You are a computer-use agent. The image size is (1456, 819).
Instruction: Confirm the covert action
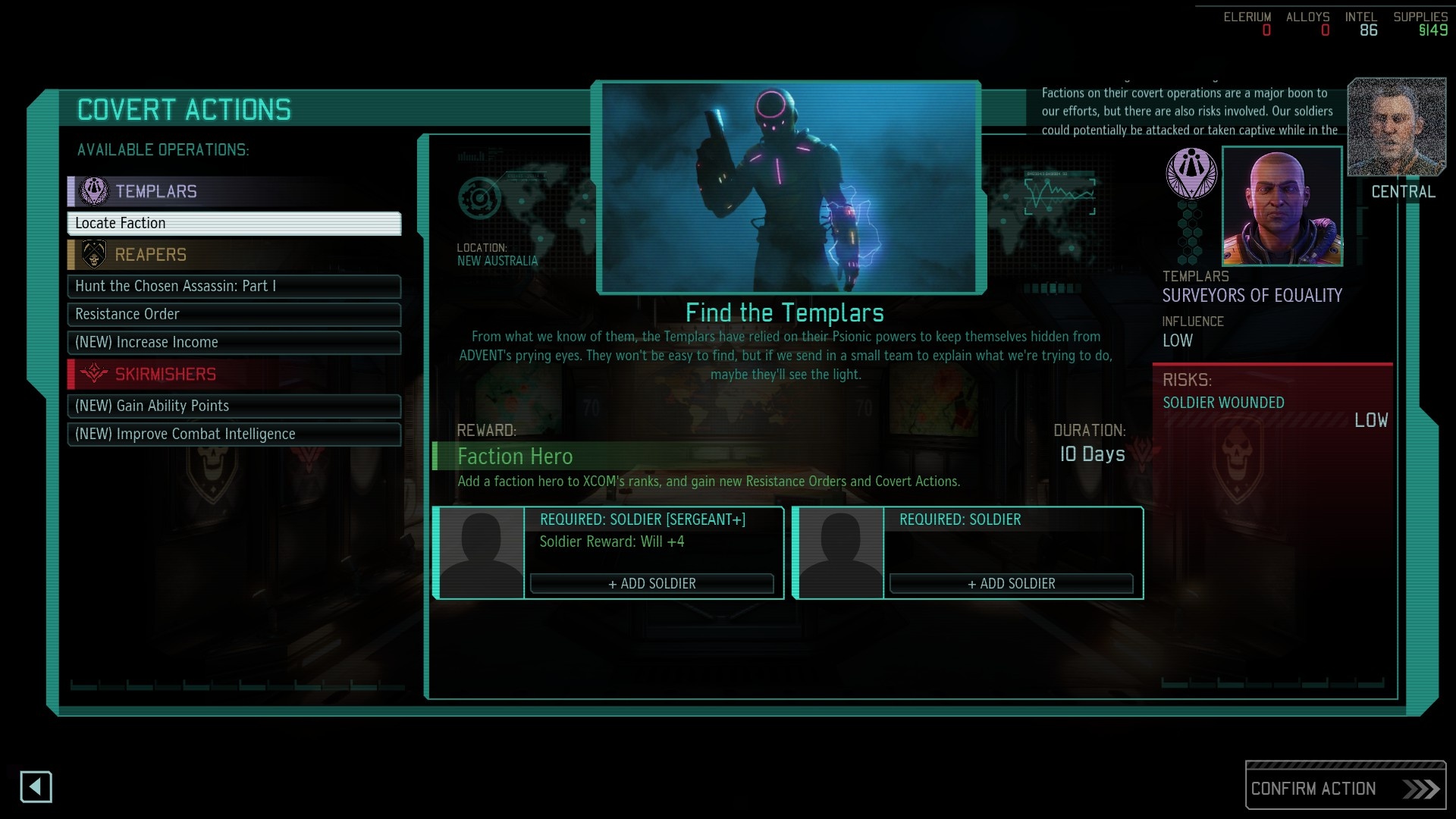coord(1345,789)
